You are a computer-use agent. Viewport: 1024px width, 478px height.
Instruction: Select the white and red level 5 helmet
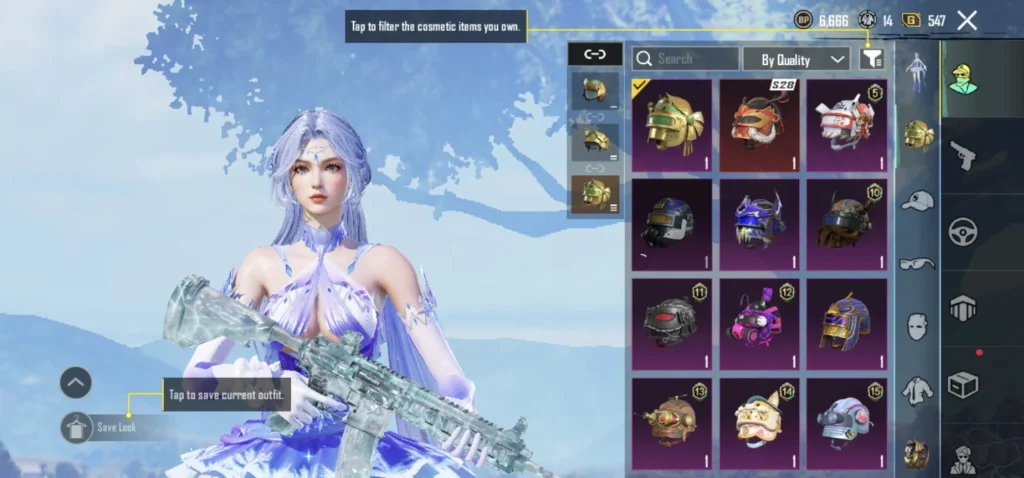point(846,125)
